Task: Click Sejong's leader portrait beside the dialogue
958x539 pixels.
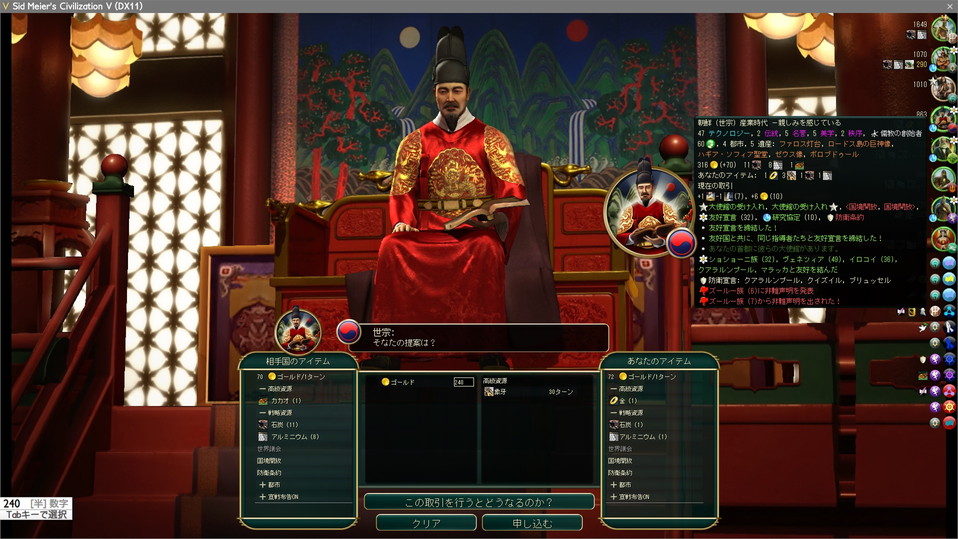Action: [298, 332]
